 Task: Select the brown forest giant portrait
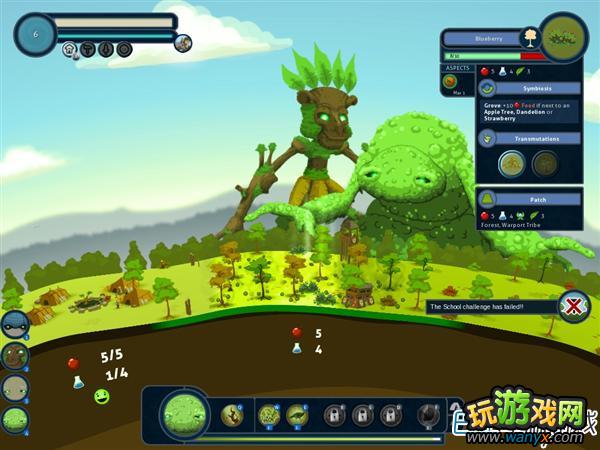coord(14,356)
